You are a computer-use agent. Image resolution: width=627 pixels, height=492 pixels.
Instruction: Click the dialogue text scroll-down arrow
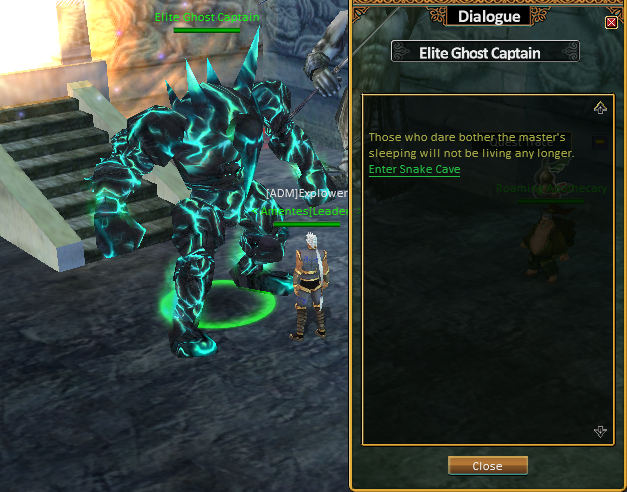pos(600,431)
